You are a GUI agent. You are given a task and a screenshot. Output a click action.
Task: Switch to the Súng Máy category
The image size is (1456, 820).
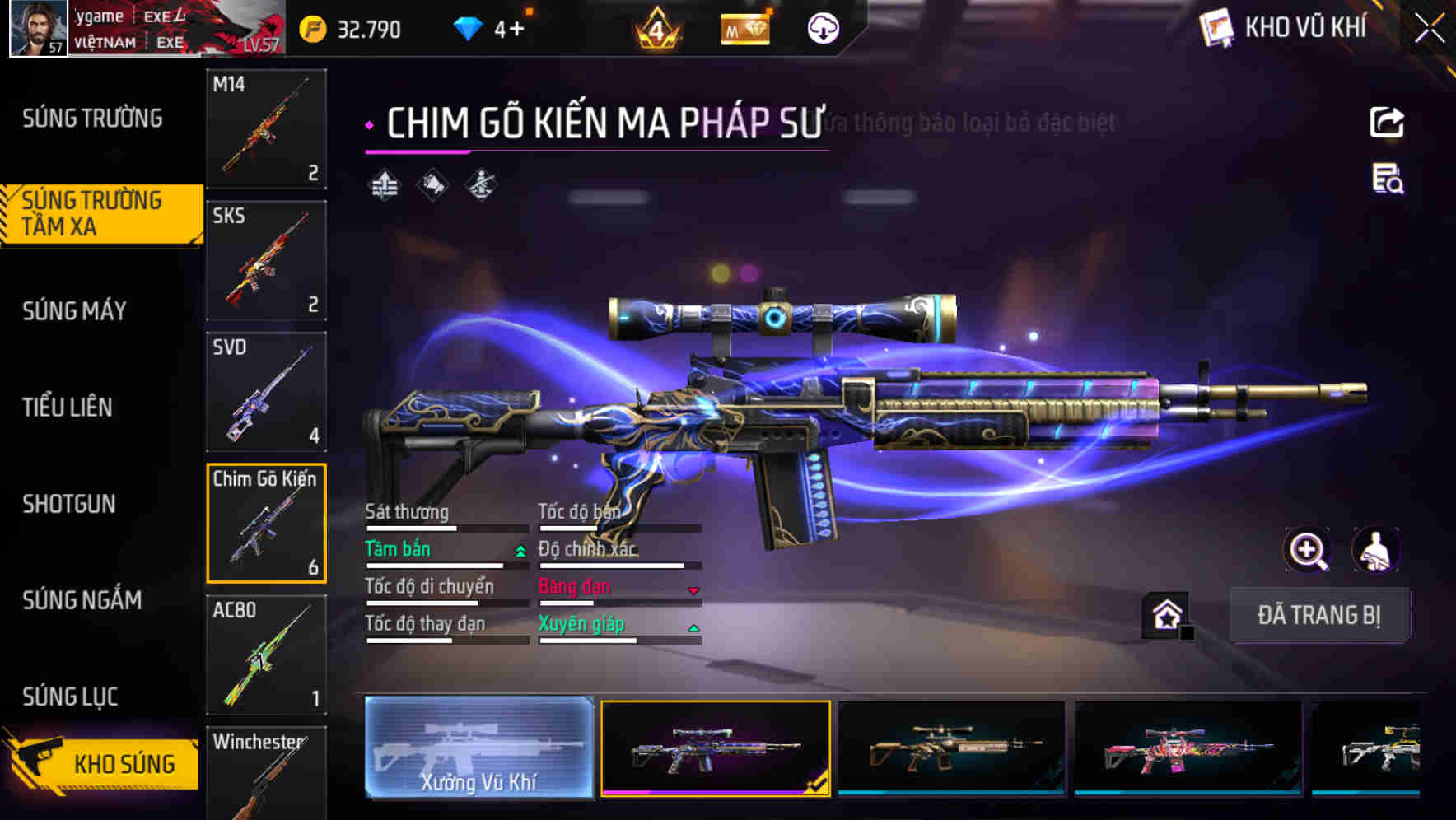[x=72, y=311]
